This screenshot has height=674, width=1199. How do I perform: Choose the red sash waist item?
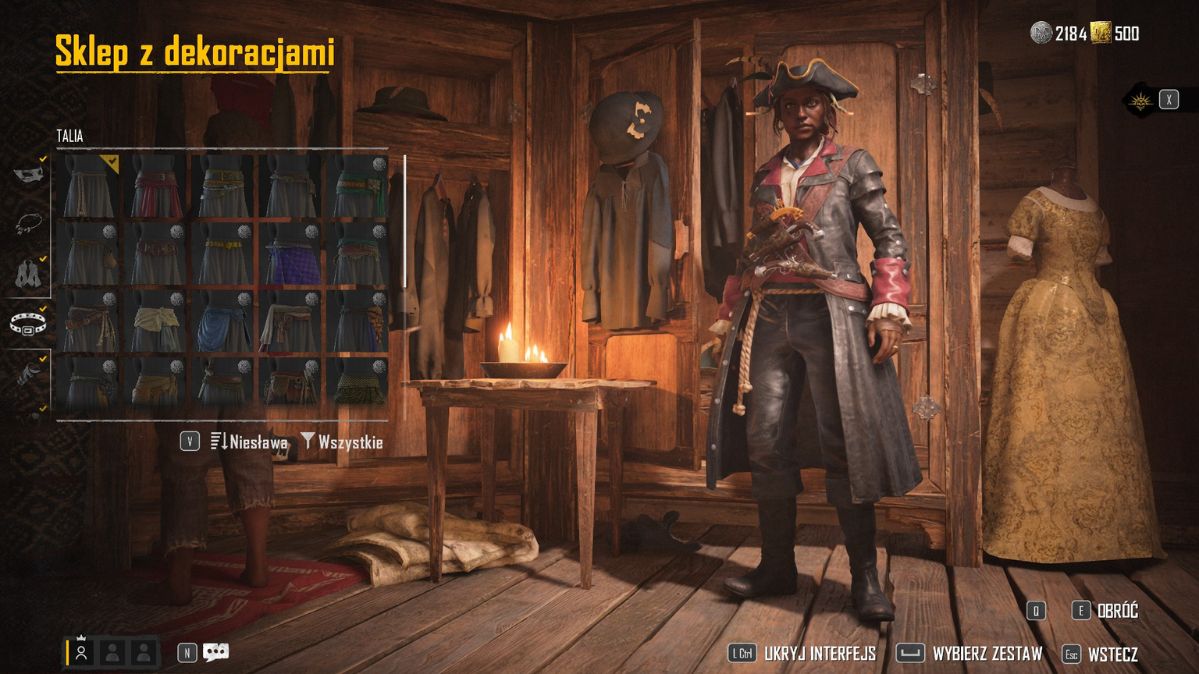point(157,186)
